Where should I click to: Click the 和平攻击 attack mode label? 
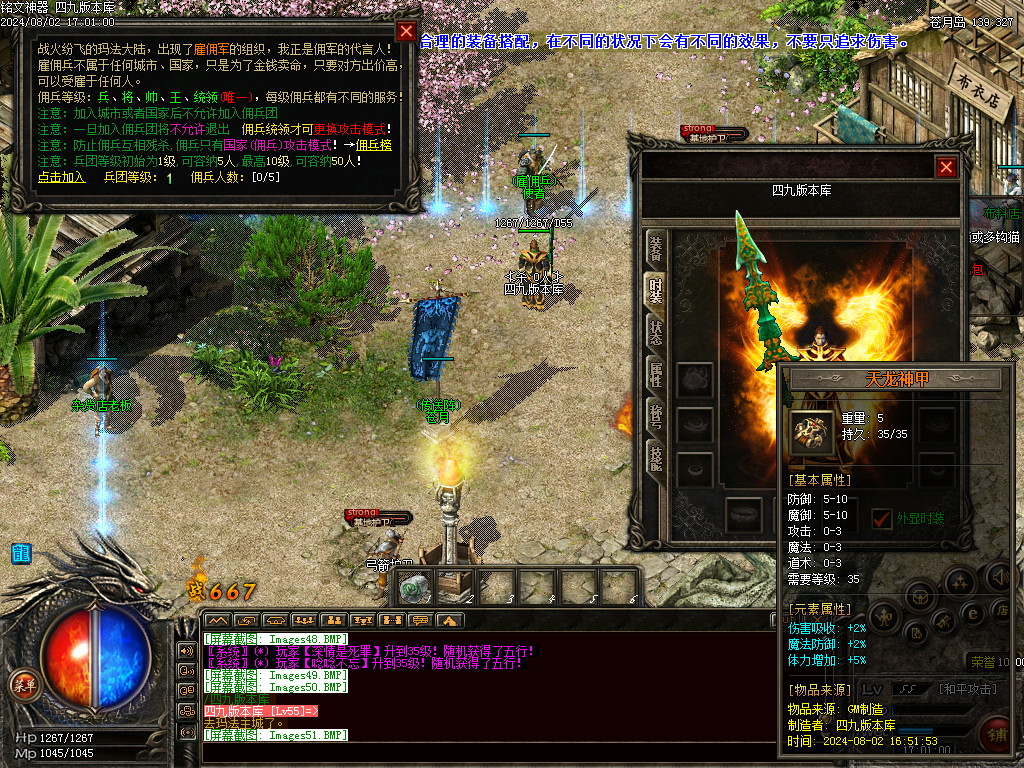(968, 688)
